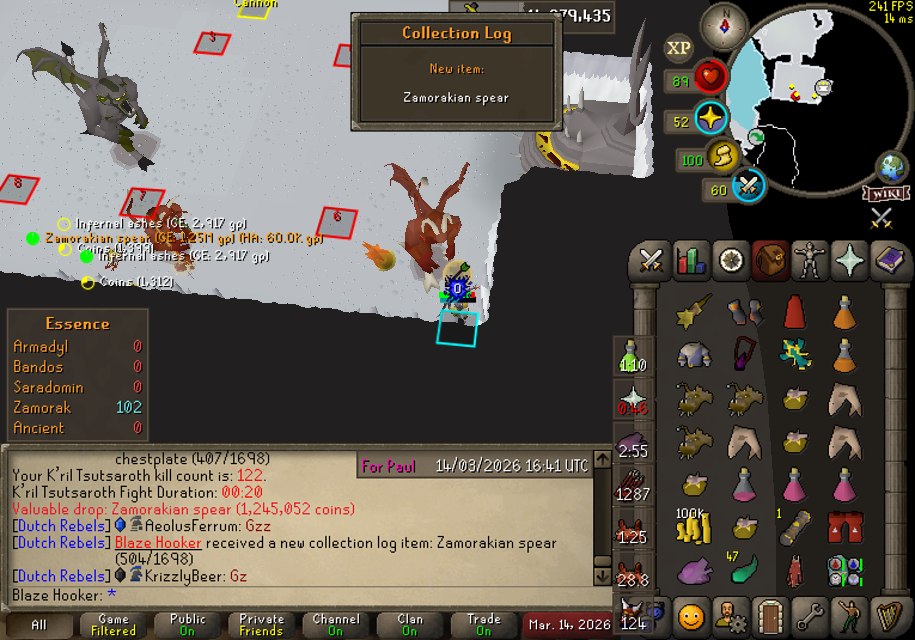Viewport: 915px width, 640px height.
Task: Open the Worn Equipment tab
Action: tap(809, 261)
